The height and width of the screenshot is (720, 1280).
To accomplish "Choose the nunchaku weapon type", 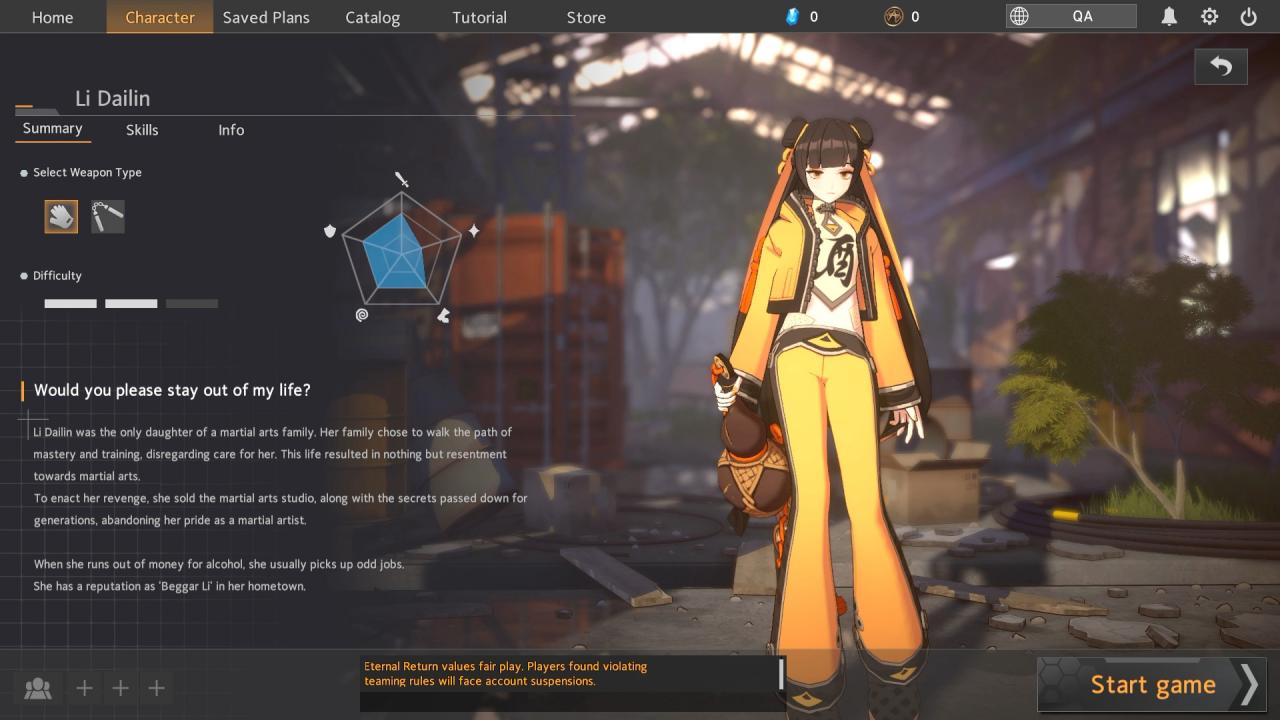I will [x=108, y=216].
